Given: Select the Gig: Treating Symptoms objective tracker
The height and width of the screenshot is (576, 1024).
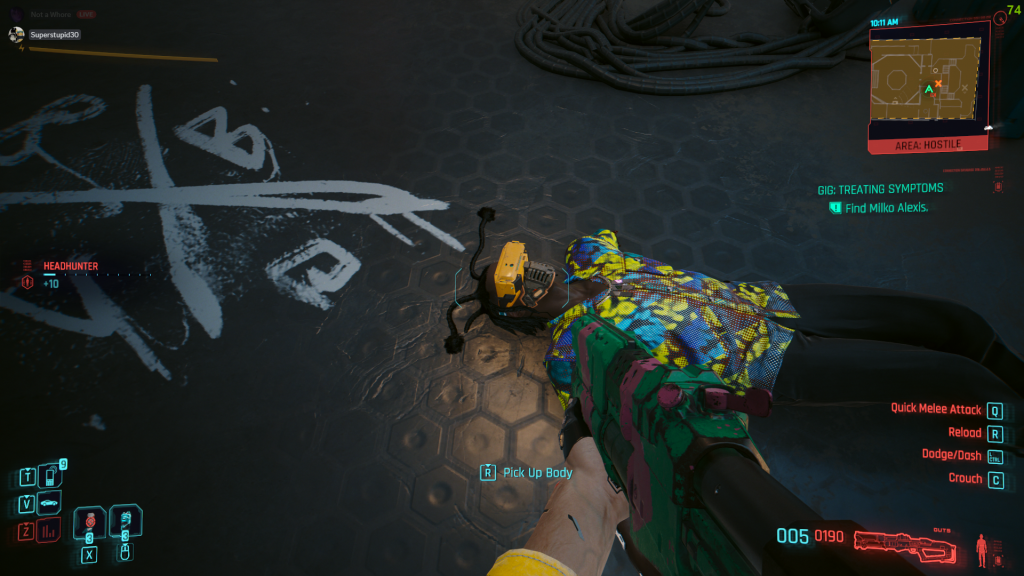Looking at the screenshot, I should (x=879, y=188).
